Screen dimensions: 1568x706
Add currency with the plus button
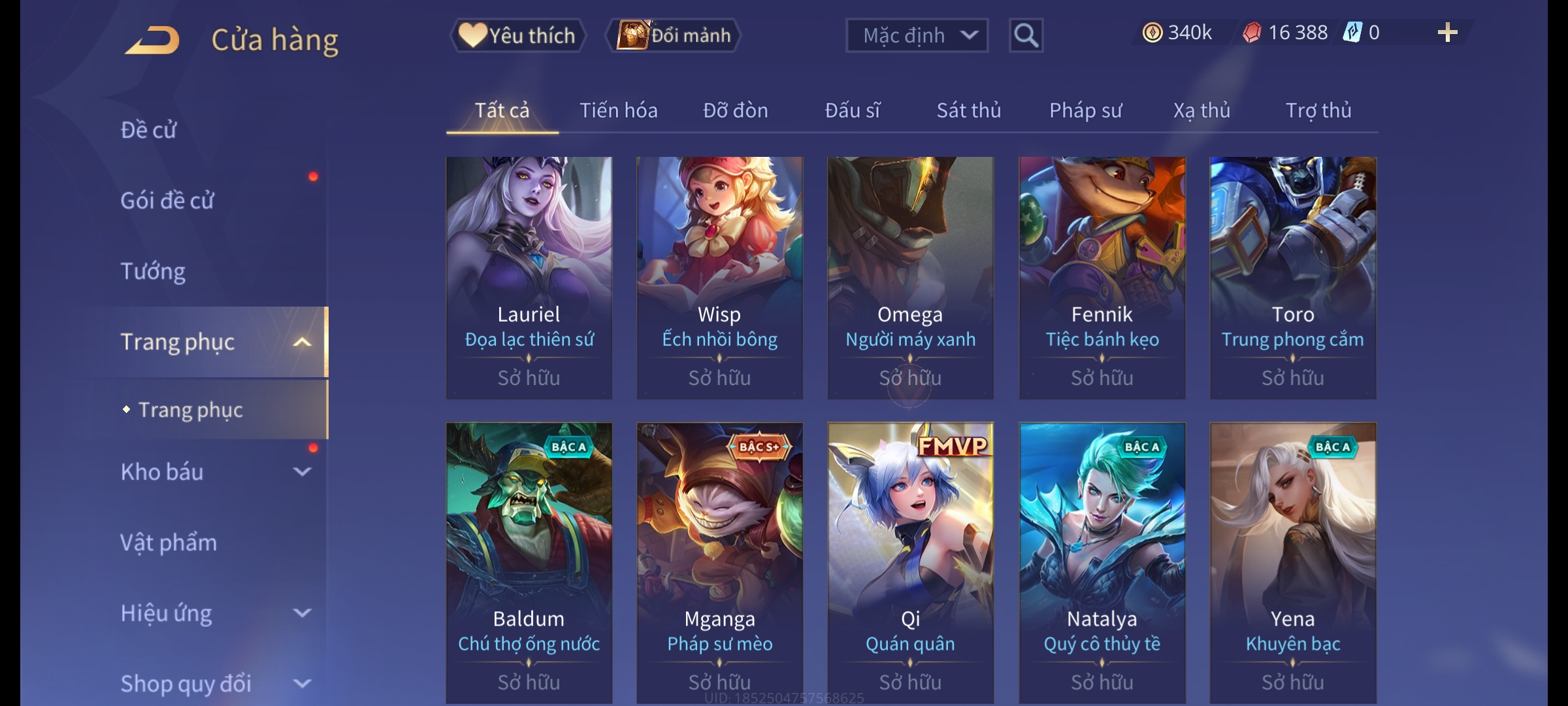(x=1447, y=33)
